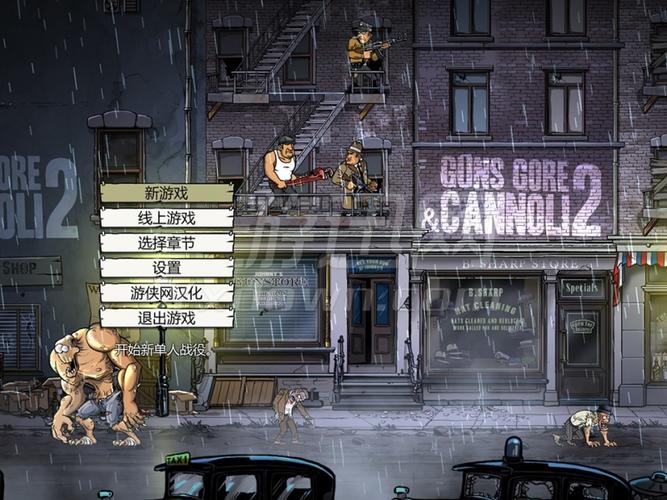Select the 游侠网汉化 menu entry
The height and width of the screenshot is (500, 667).
click(x=166, y=293)
